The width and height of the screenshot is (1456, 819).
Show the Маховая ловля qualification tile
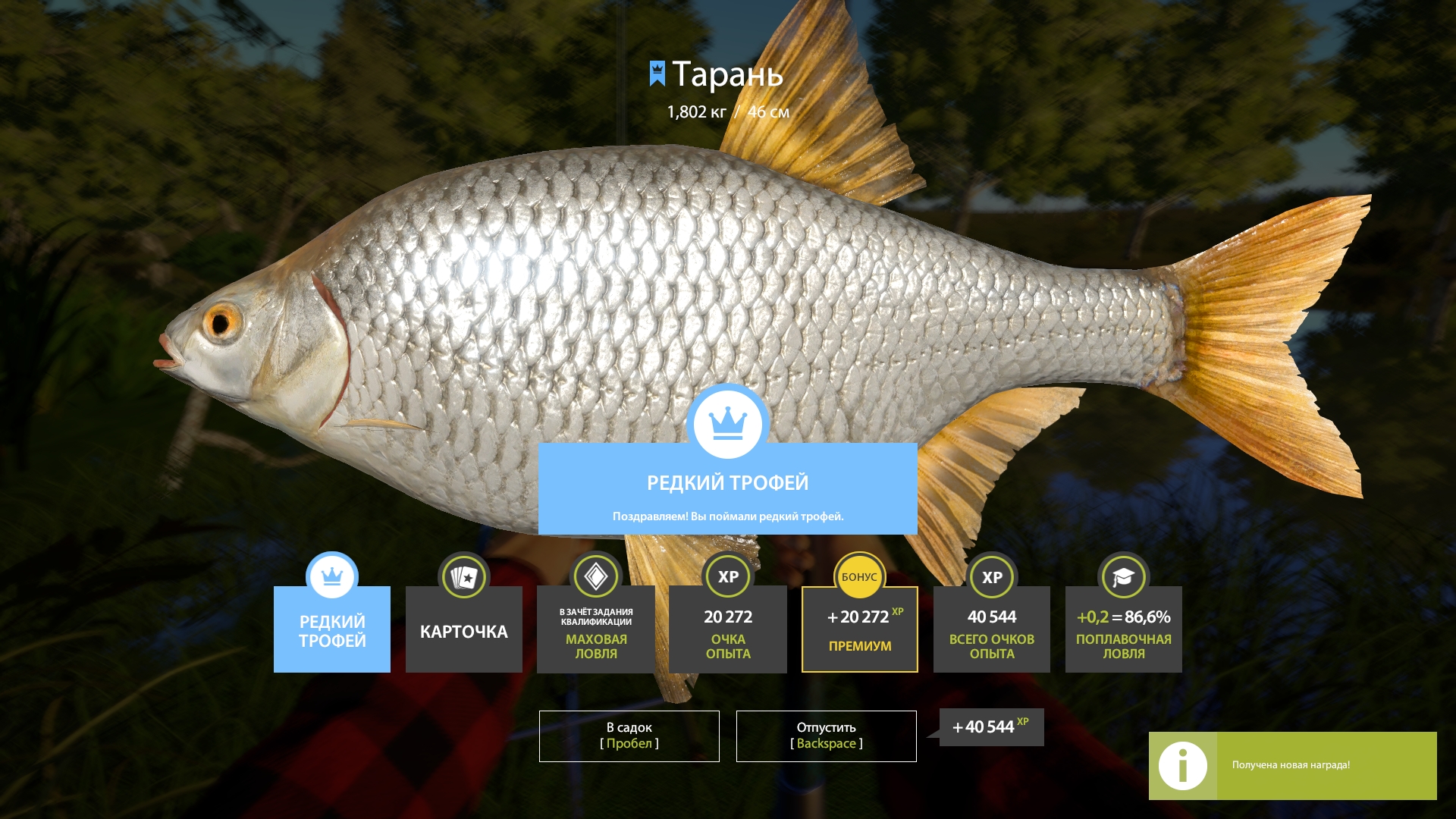(x=596, y=629)
